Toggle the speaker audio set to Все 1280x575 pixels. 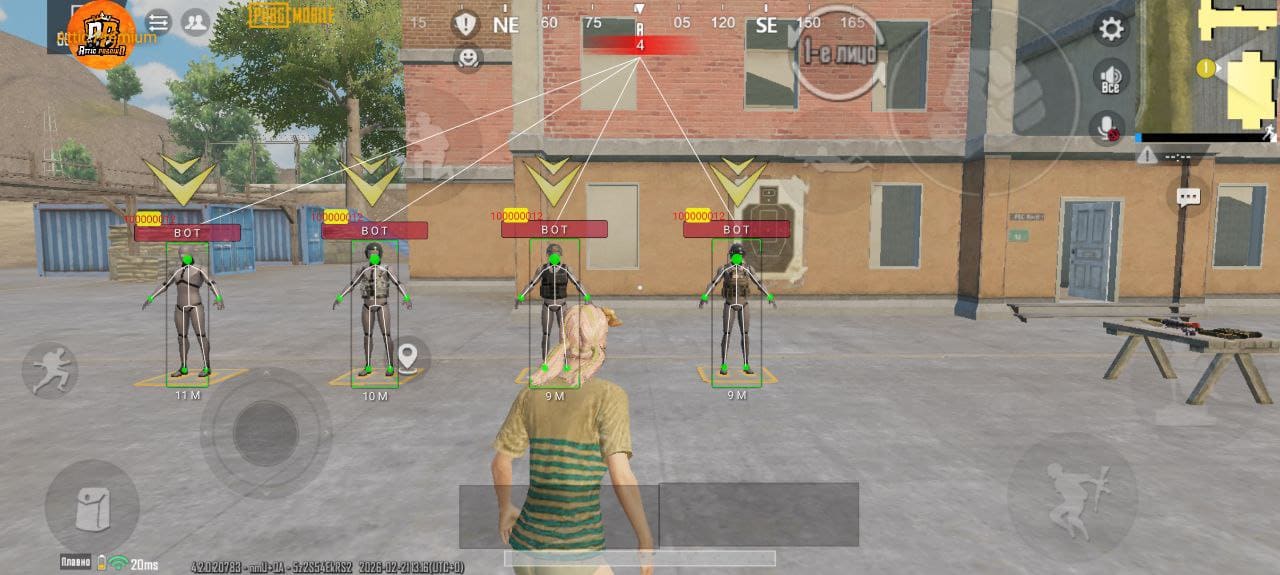(x=1110, y=77)
